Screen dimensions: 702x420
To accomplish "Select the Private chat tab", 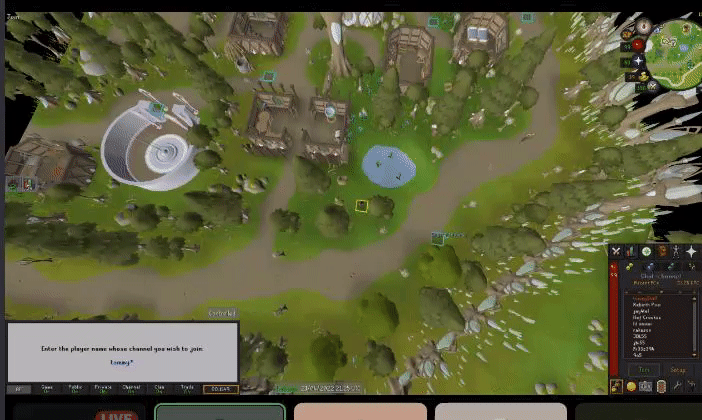I will pos(103,388).
